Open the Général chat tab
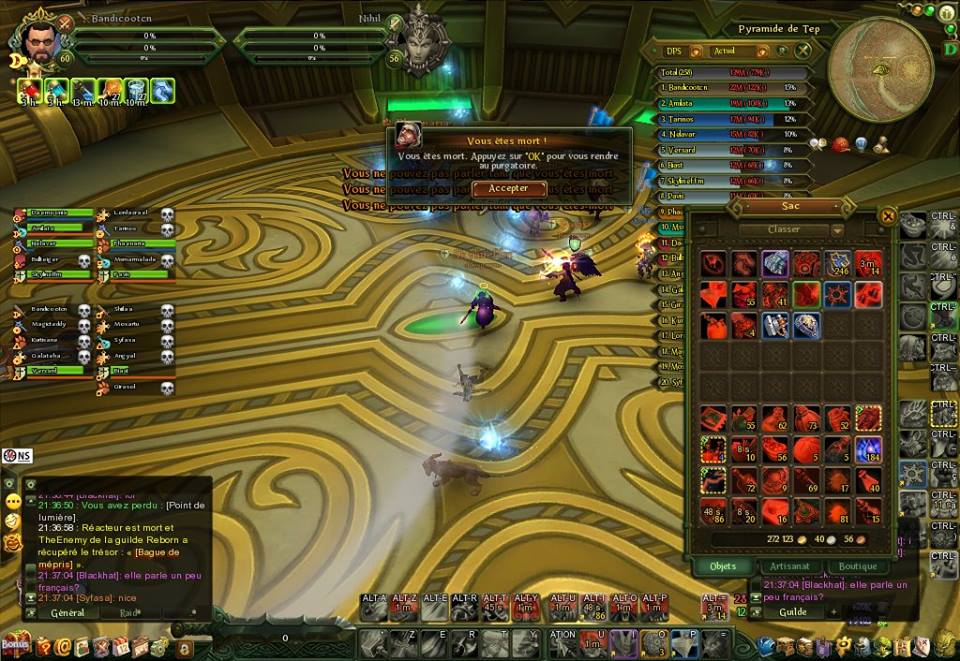Screen dimensions: 960x661 (x=67, y=613)
